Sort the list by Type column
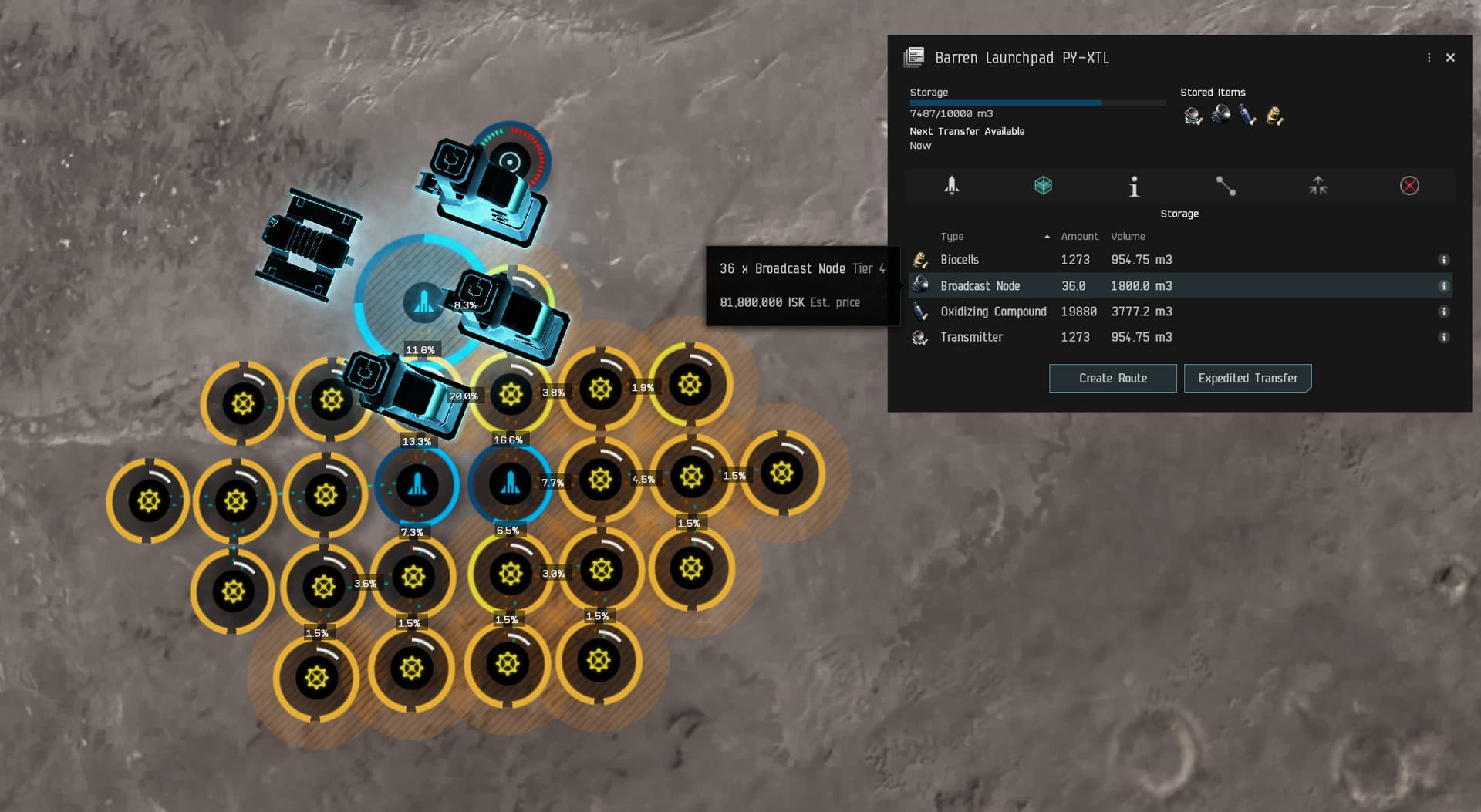Image resolution: width=1481 pixels, height=812 pixels. (952, 237)
